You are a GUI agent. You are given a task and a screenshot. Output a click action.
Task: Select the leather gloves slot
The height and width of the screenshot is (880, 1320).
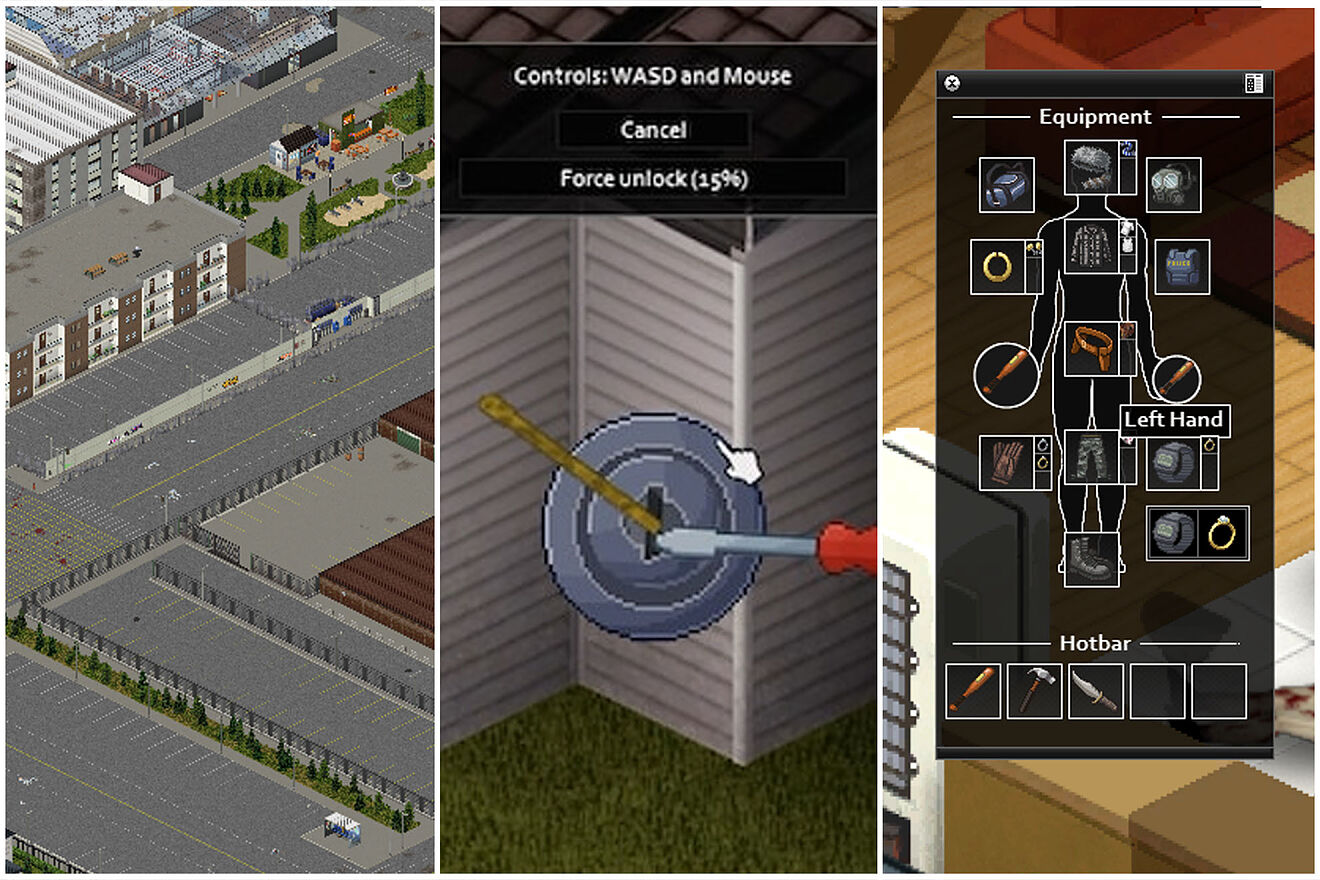1006,462
